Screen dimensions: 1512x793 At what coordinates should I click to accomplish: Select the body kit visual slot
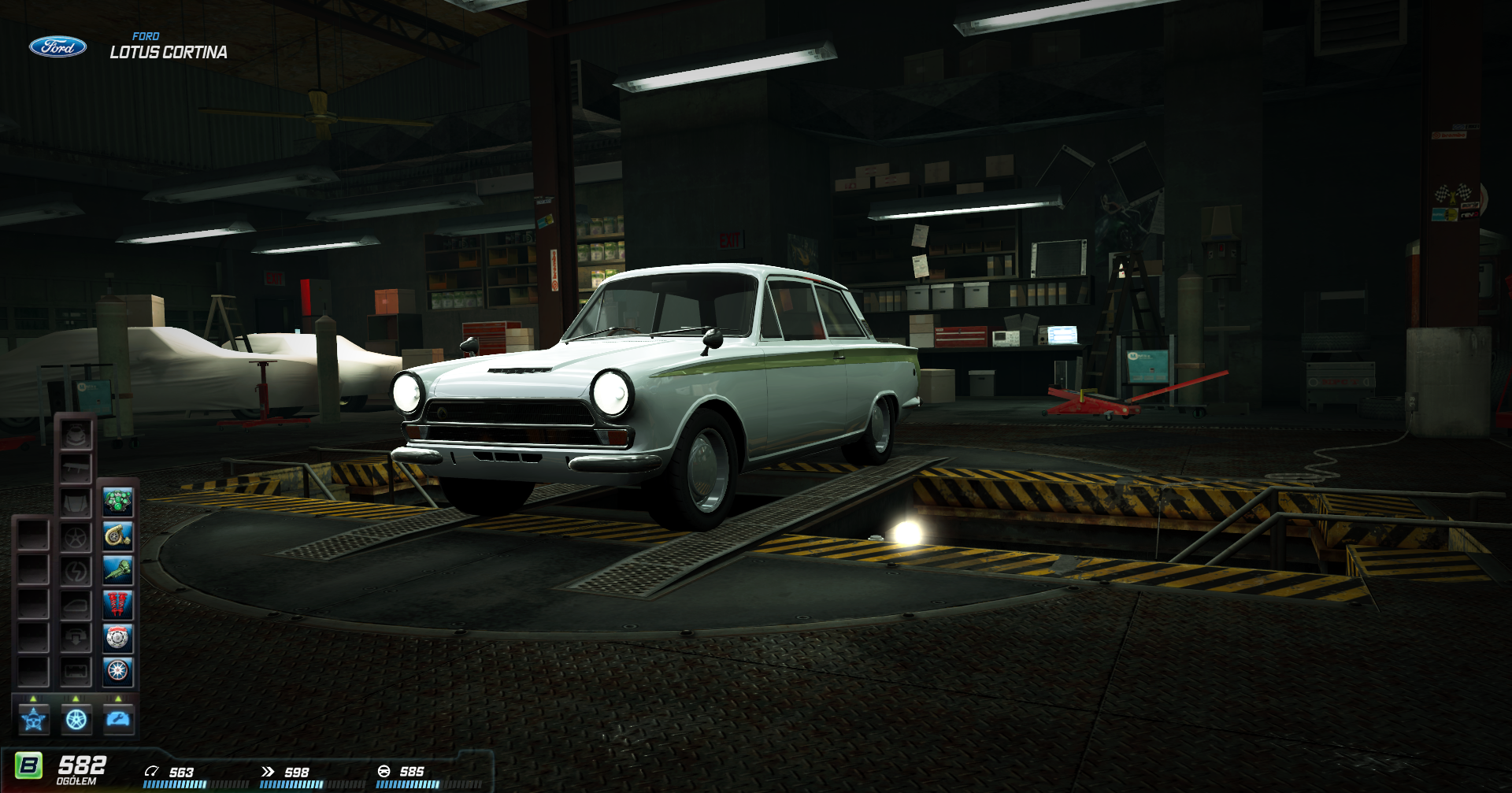76,435
